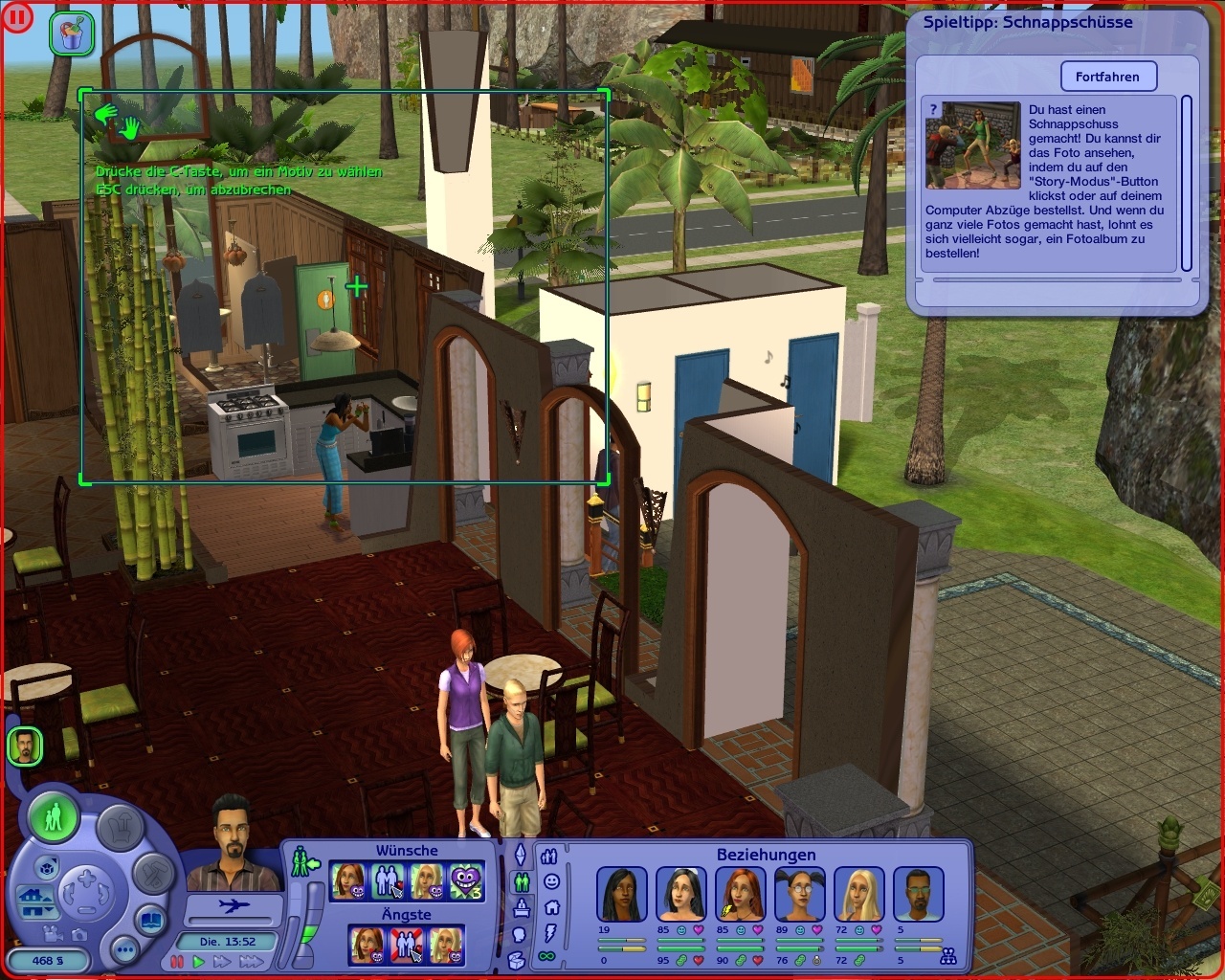Toggle wall cutaway with the house icon
Viewport: 1225px width, 980px height.
point(29,897)
